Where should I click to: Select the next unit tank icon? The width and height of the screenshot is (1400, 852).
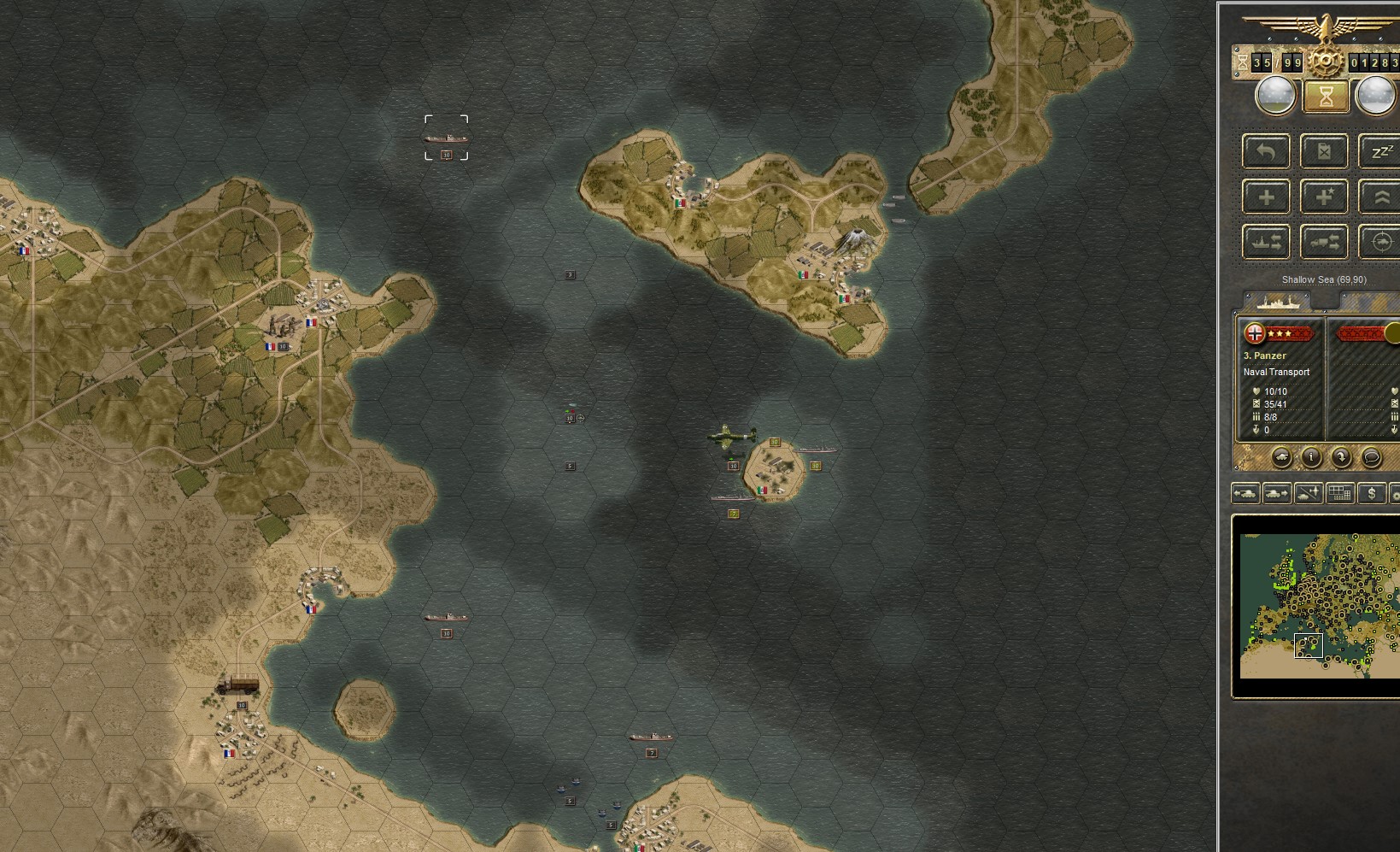click(1276, 493)
